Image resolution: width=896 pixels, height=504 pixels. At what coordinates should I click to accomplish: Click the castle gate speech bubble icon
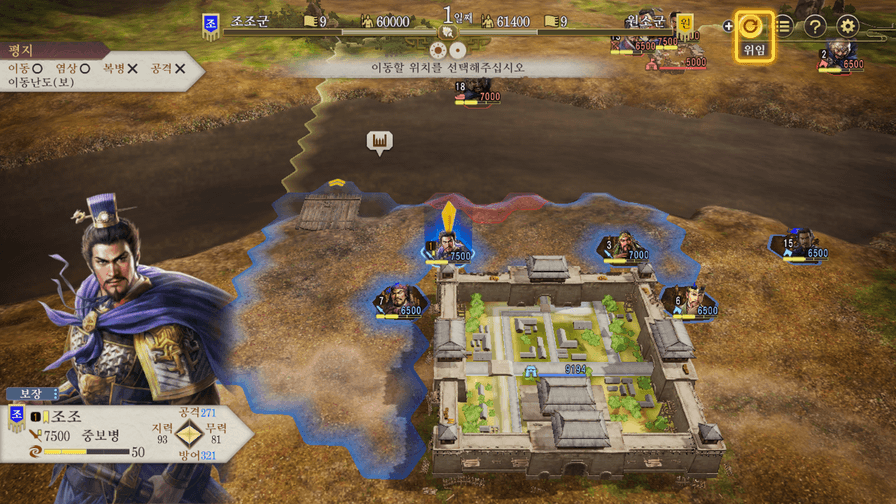pos(379,142)
